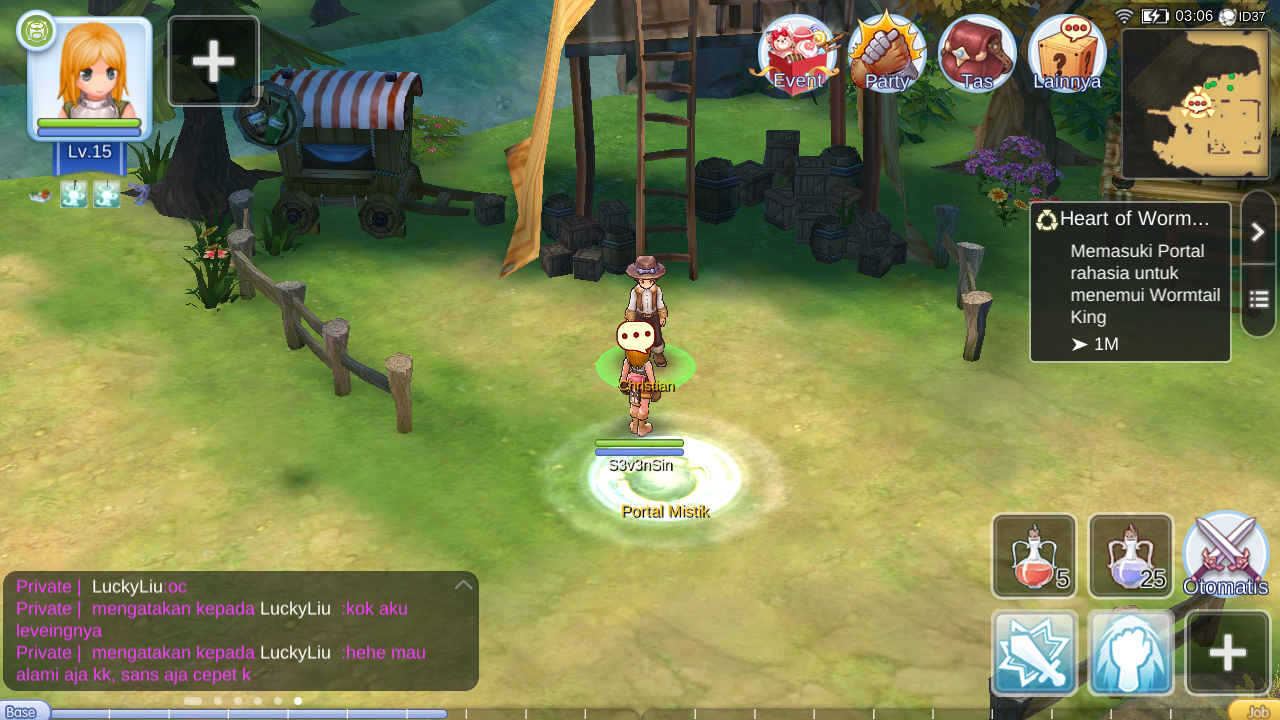Cast the hand buff skill icon

[1130, 652]
